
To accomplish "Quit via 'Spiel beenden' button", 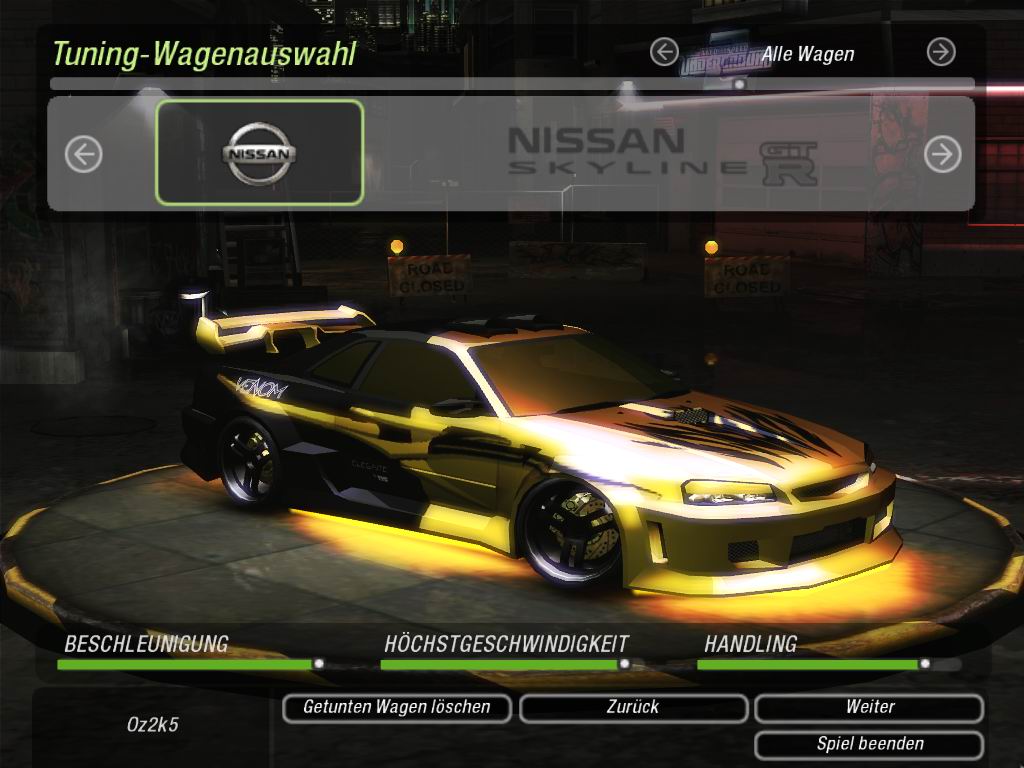I will coord(869,745).
